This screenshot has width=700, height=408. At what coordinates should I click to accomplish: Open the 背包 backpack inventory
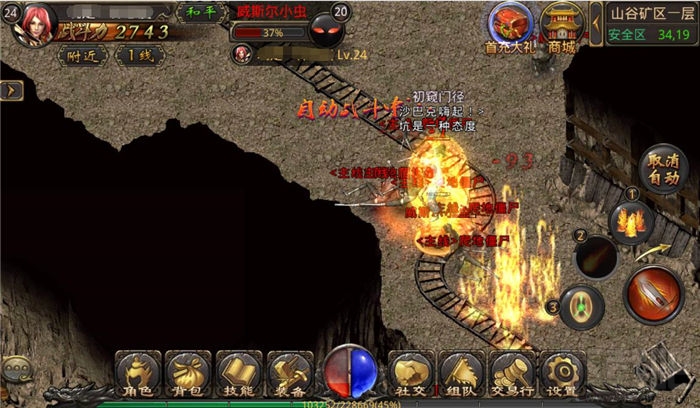tap(187, 373)
